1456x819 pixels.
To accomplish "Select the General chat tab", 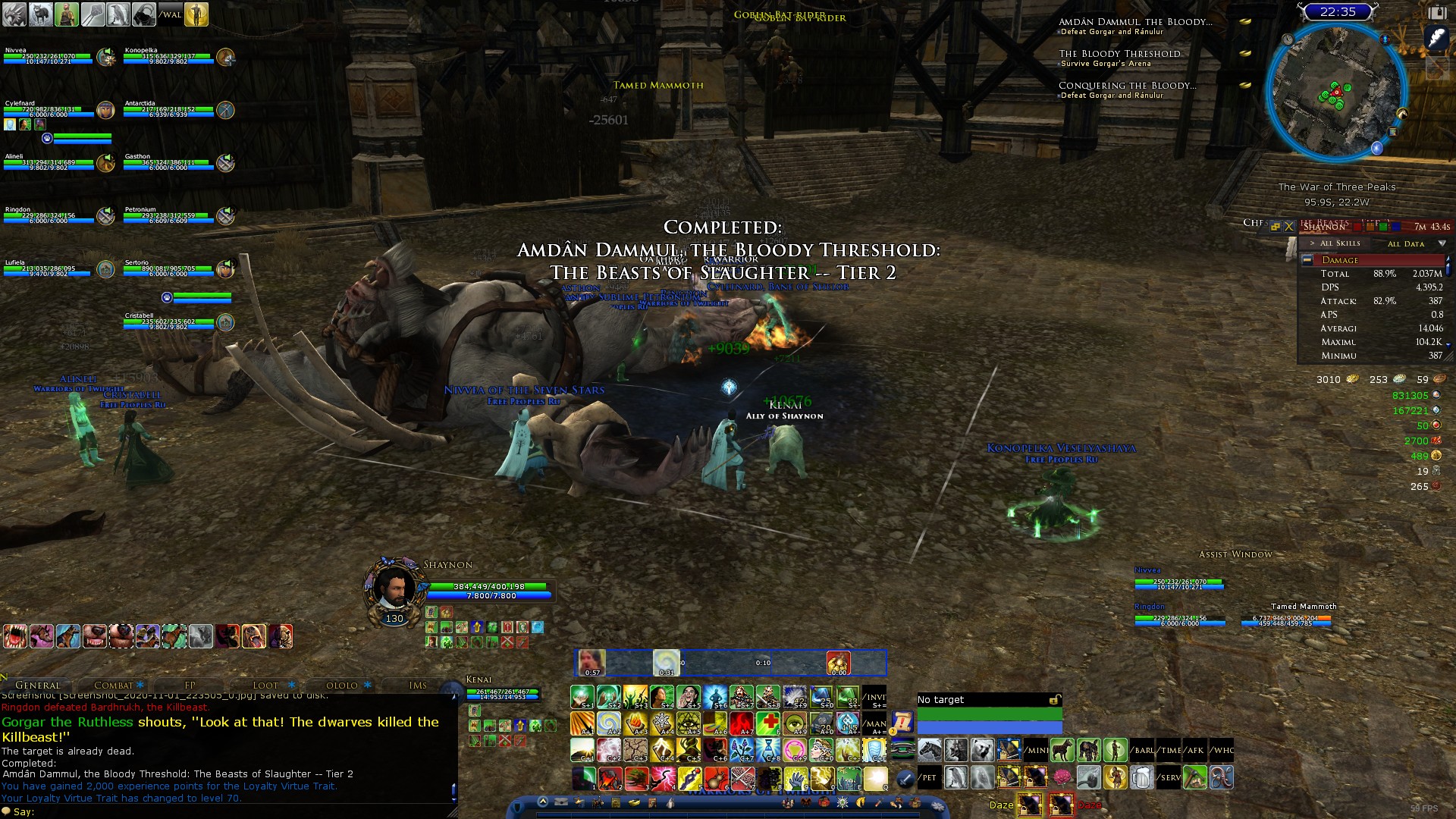I will tap(37, 685).
